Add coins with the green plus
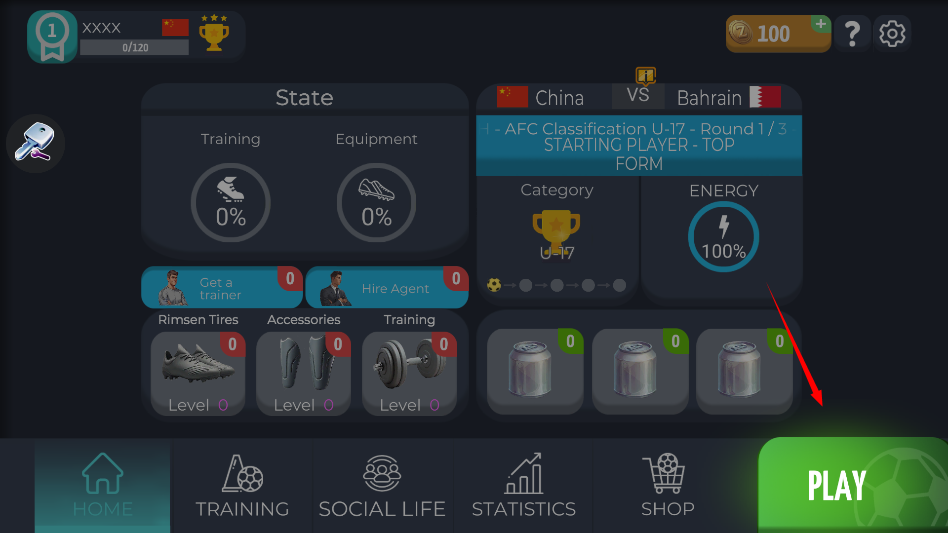 click(820, 23)
